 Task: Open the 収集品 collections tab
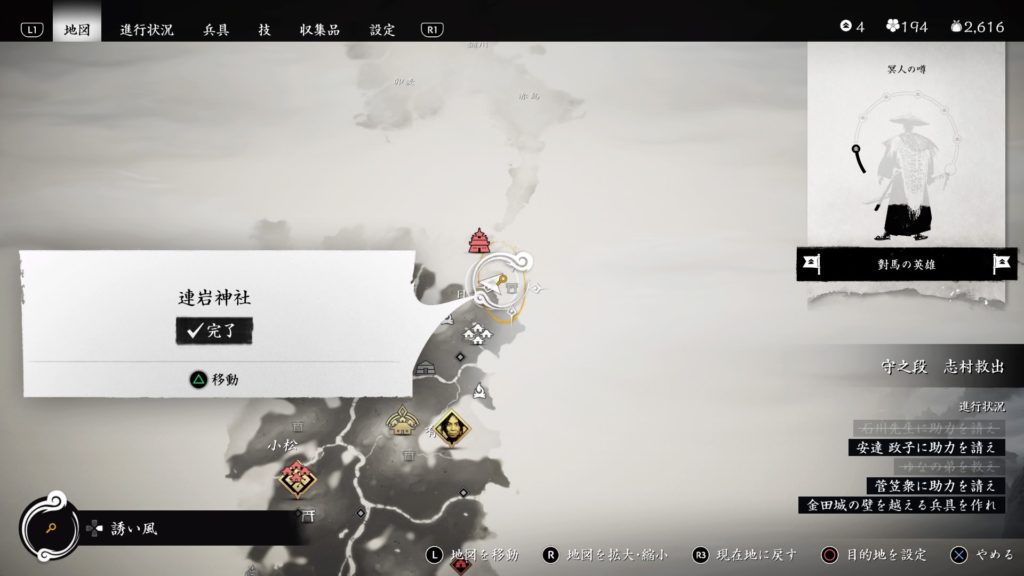pyautogui.click(x=320, y=29)
